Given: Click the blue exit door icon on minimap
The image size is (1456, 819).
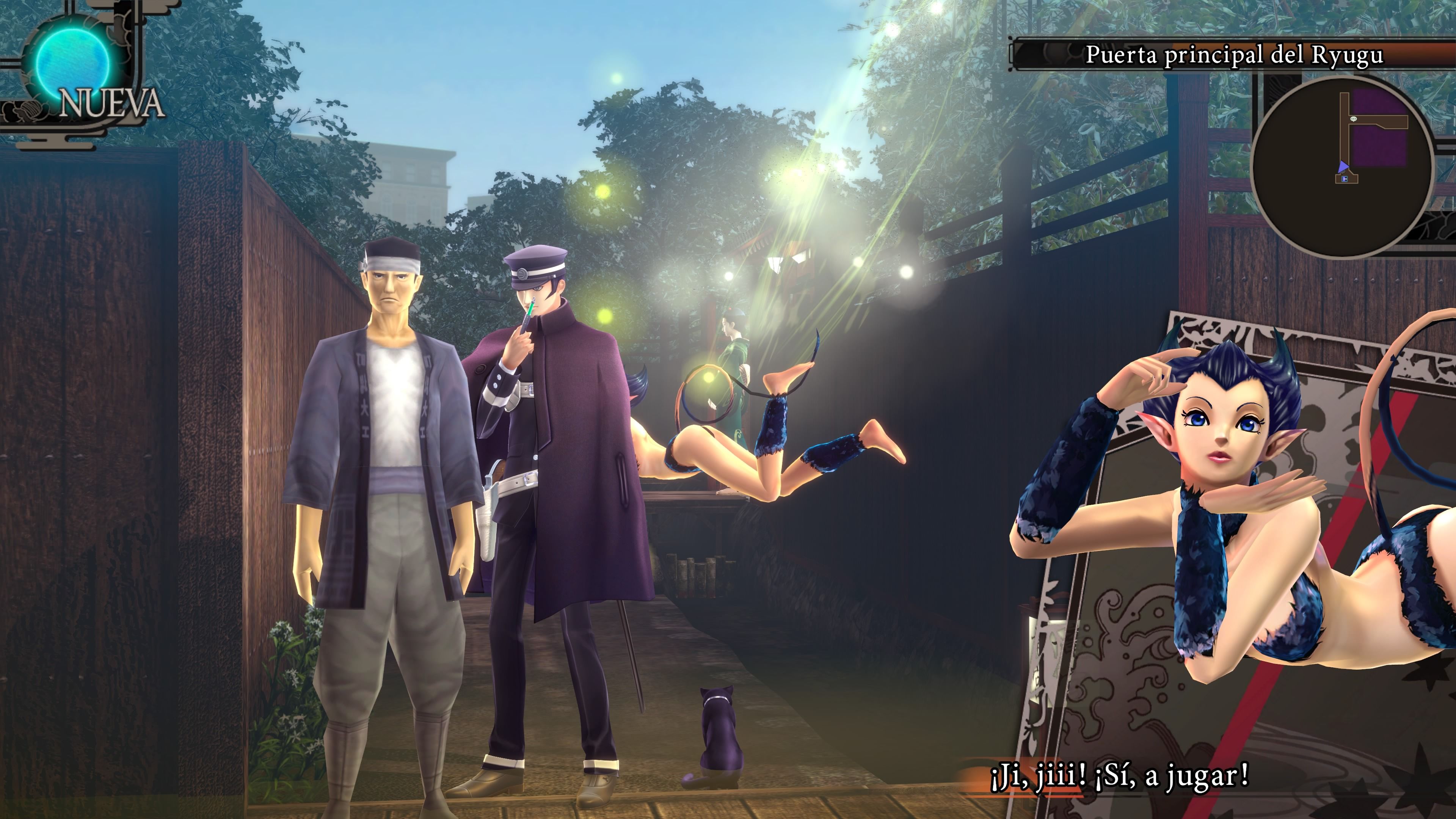Looking at the screenshot, I should (x=1344, y=179).
